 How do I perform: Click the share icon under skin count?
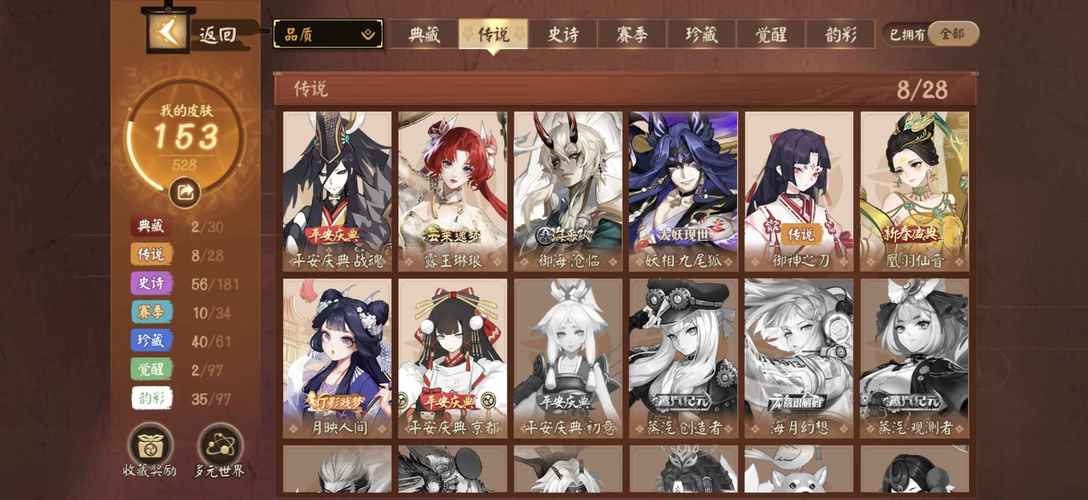coord(184,190)
